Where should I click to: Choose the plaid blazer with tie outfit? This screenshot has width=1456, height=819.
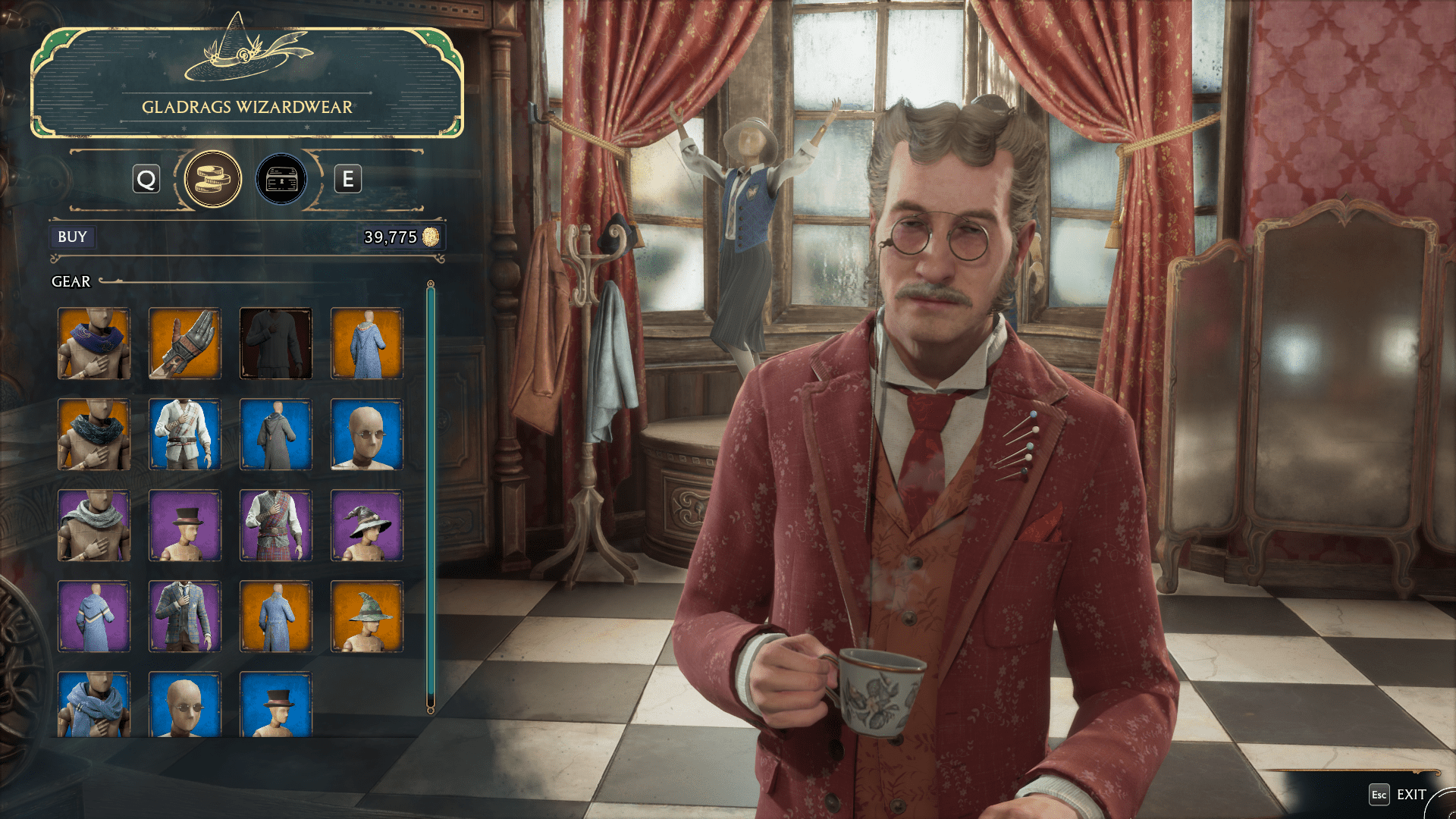[184, 617]
